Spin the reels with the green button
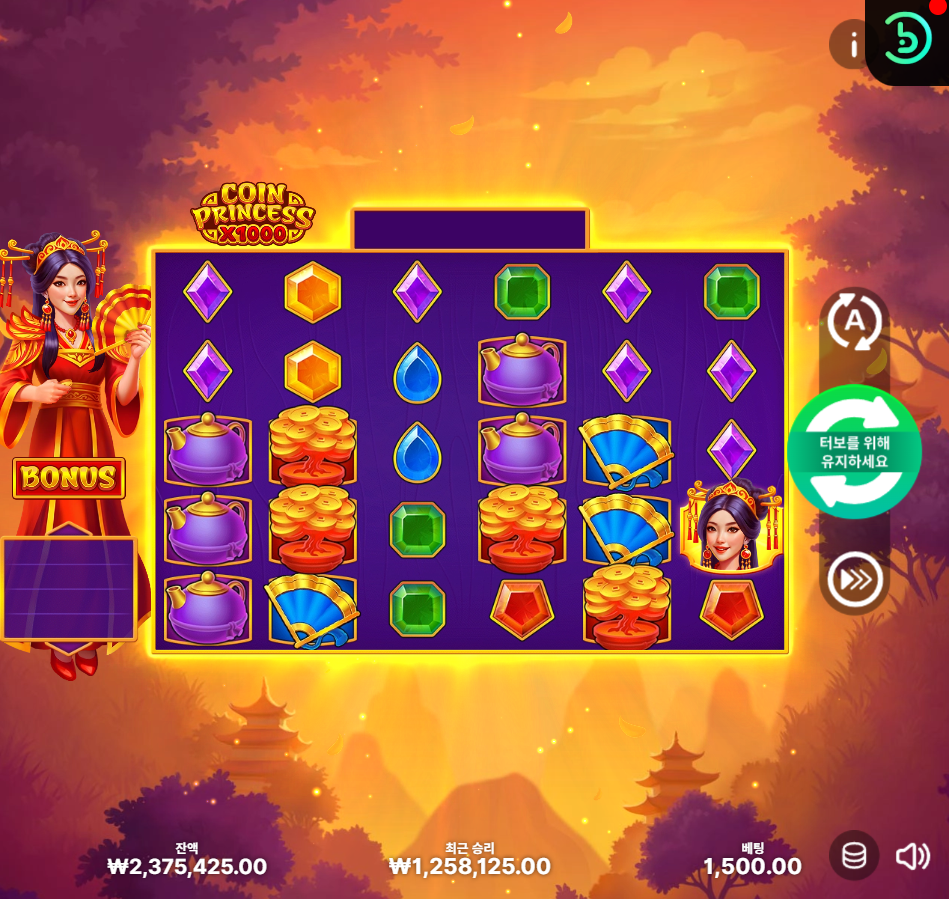949x899 pixels. [x=853, y=451]
